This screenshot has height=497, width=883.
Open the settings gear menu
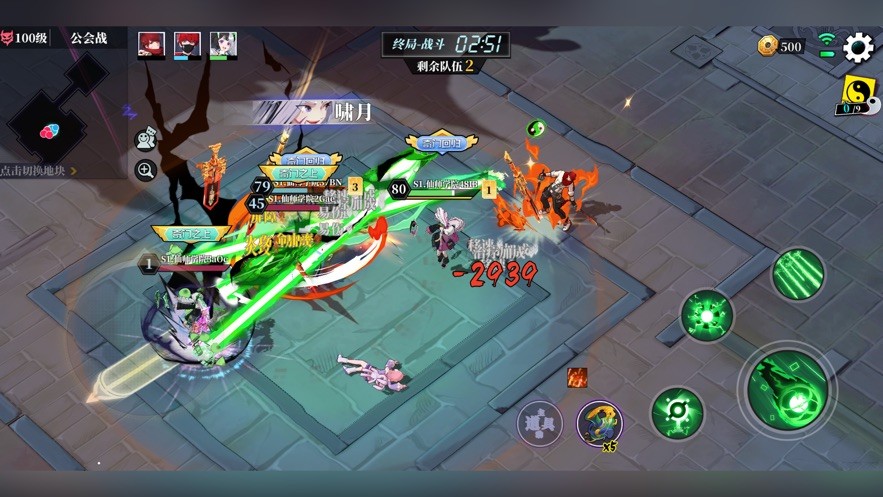tap(858, 47)
